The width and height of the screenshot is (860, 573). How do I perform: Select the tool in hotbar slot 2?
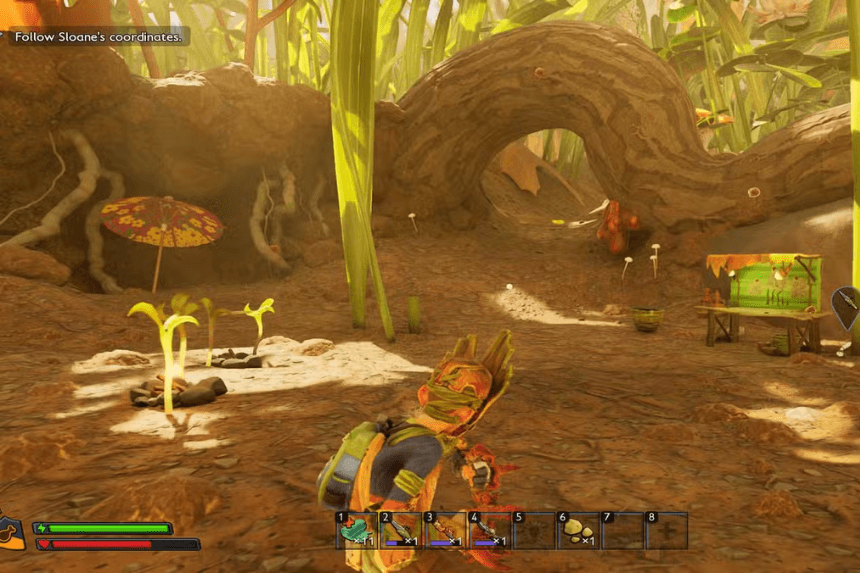coord(399,530)
